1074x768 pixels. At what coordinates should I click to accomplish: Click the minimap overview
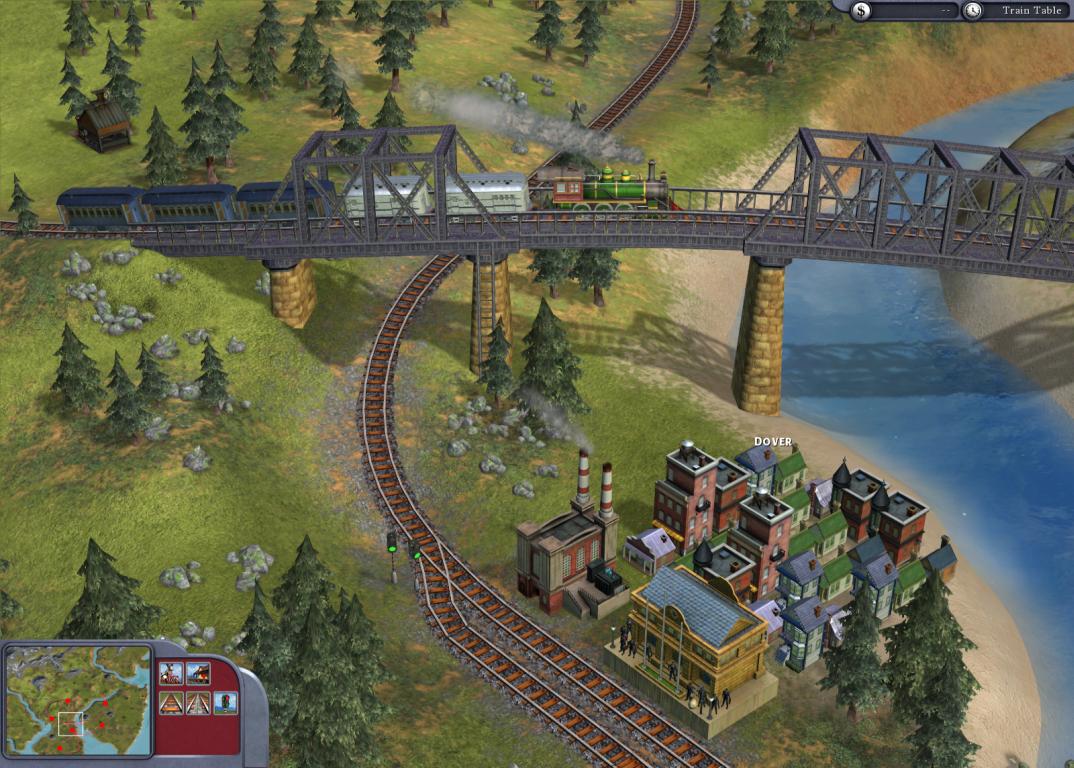pyautogui.click(x=77, y=699)
